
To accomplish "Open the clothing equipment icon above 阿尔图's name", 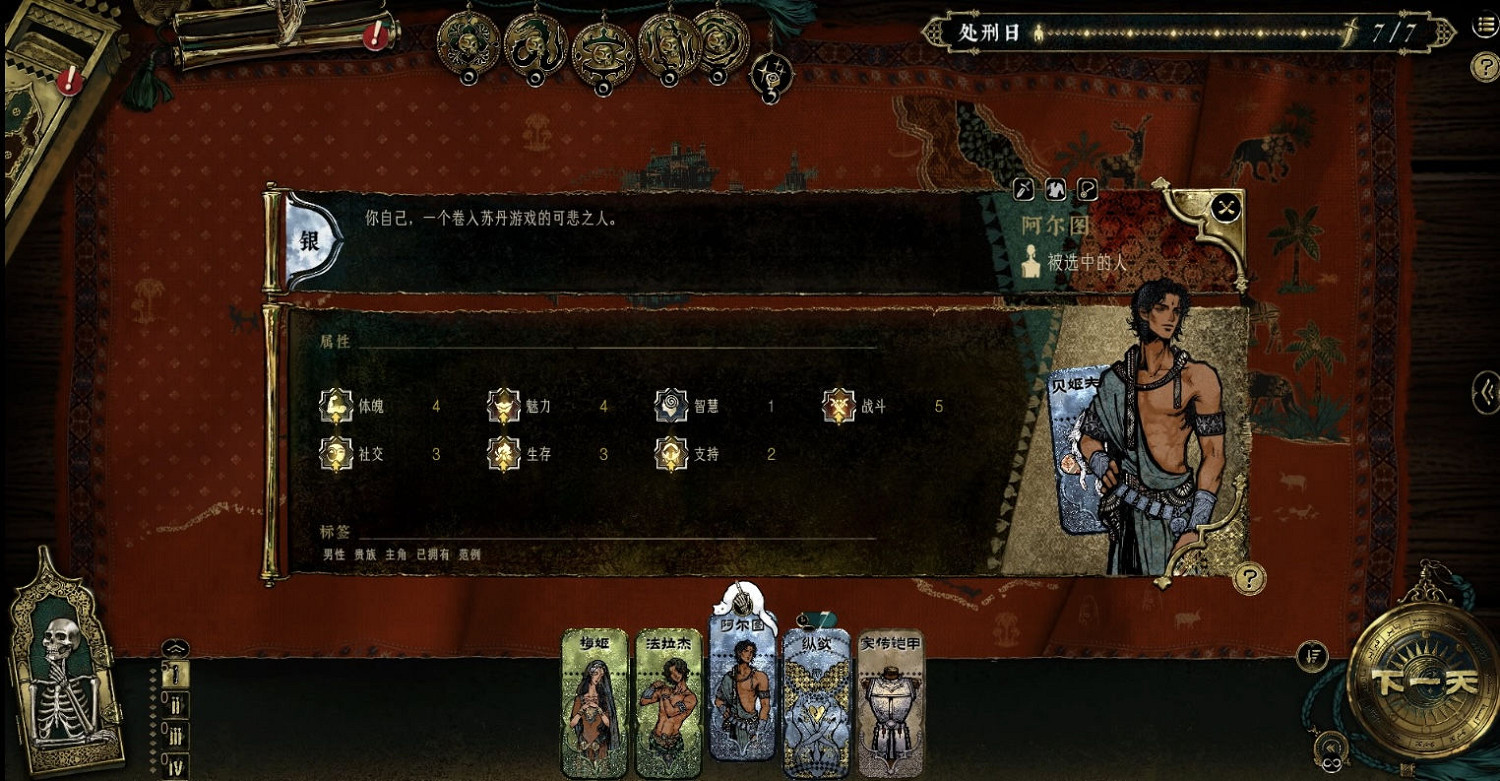I will tap(1056, 187).
